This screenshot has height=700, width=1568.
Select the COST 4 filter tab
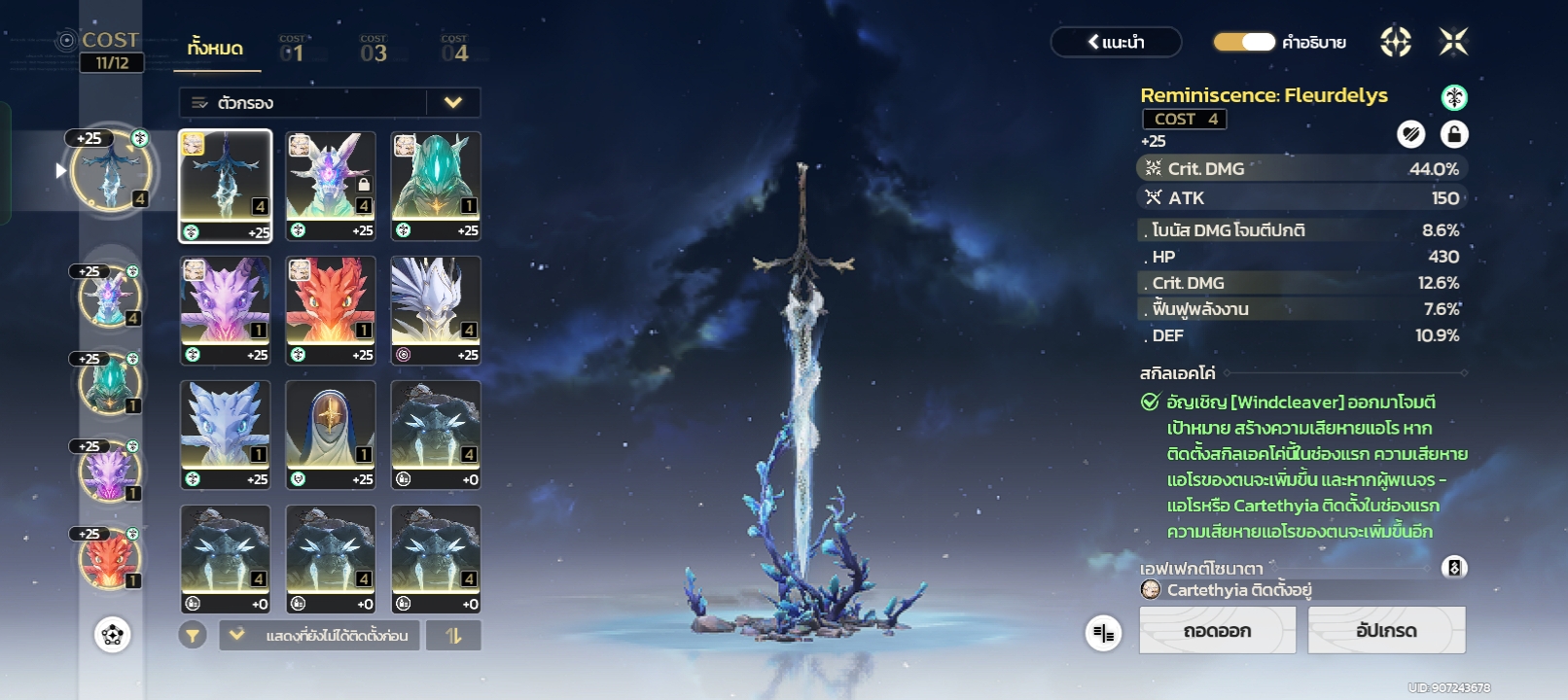pyautogui.click(x=454, y=50)
